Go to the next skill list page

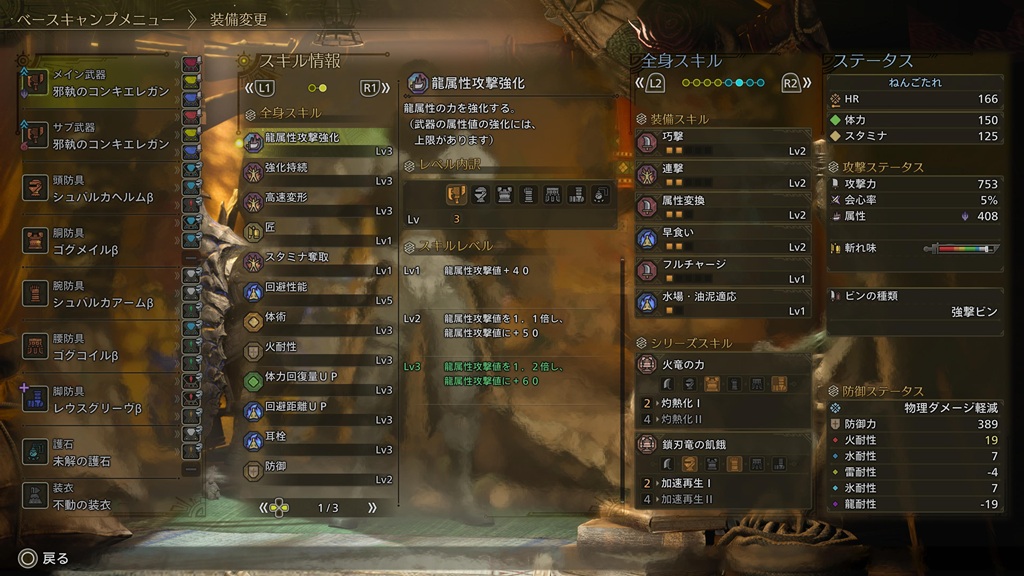tap(373, 508)
